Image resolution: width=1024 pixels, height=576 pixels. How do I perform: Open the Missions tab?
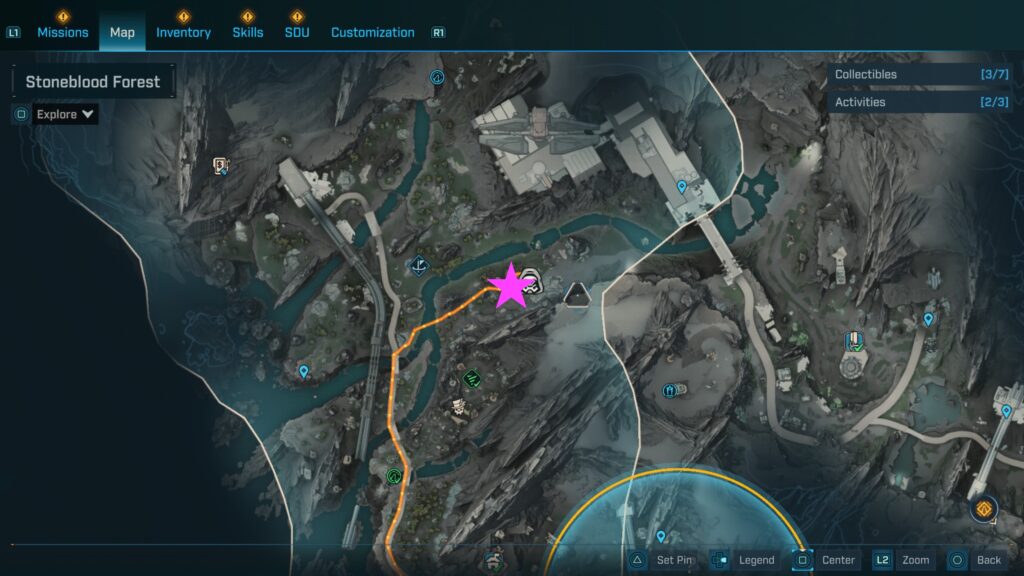(x=63, y=32)
